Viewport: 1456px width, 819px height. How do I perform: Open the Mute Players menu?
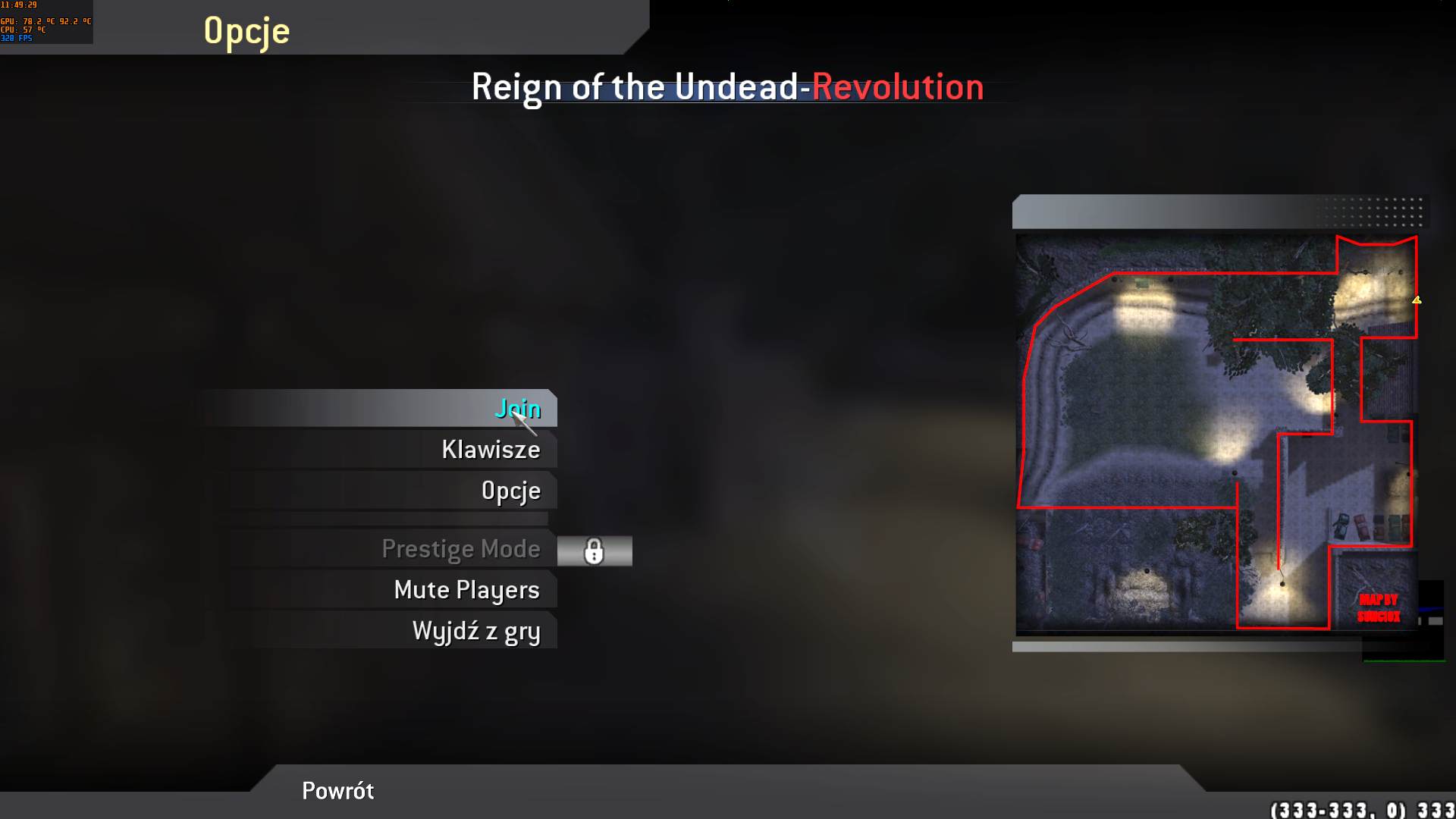[x=466, y=590]
